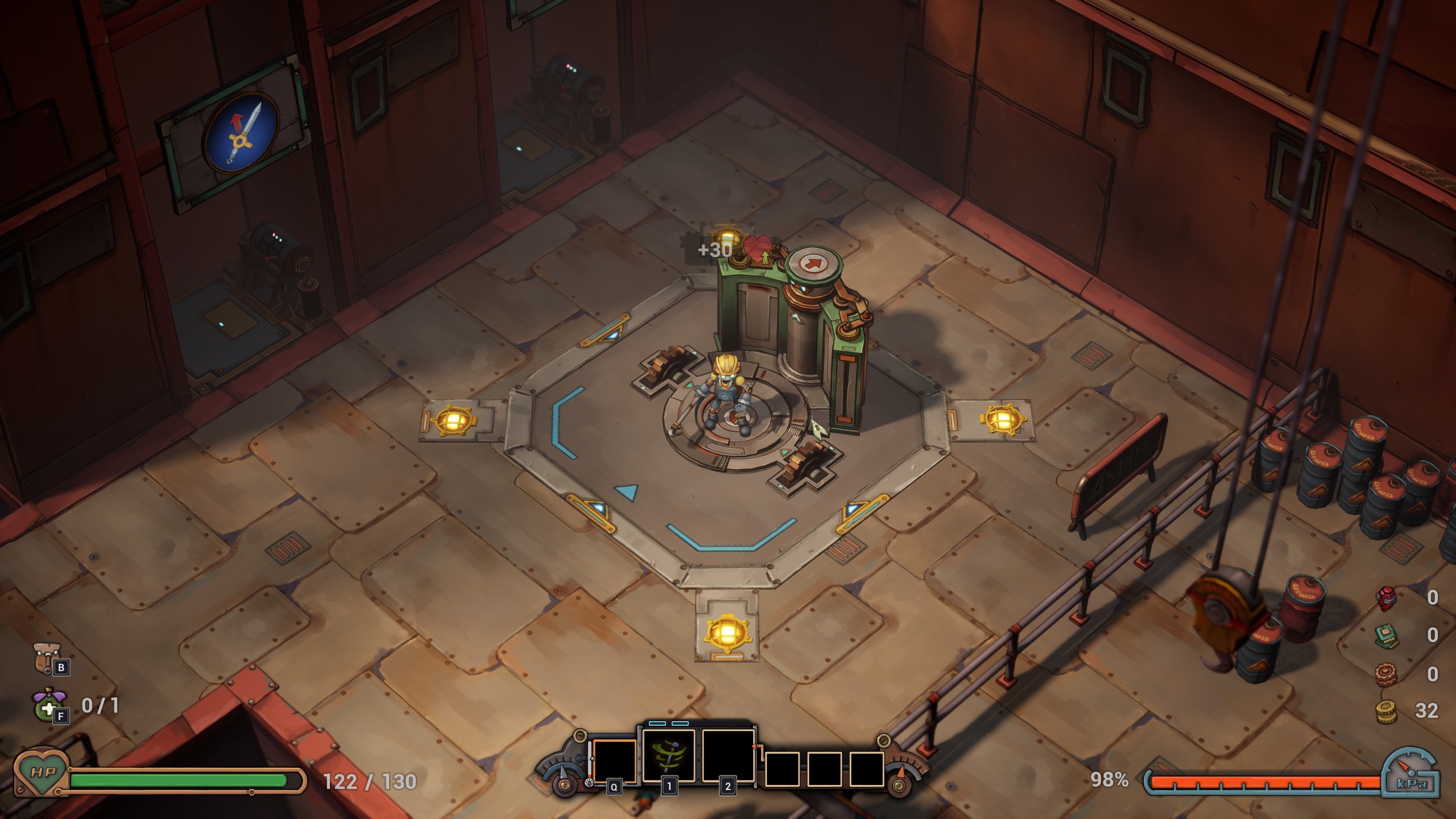Screen dimensions: 1456x819
Task: Select the green whirlwind spin ability slot
Action: coord(669,756)
